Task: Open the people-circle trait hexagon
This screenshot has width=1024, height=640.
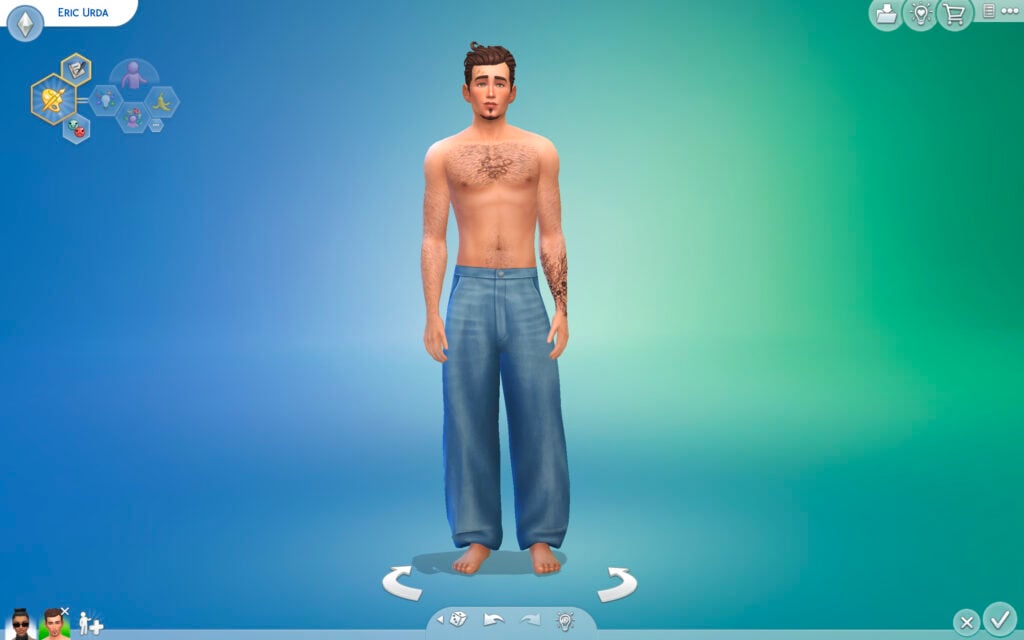Action: pos(132,118)
